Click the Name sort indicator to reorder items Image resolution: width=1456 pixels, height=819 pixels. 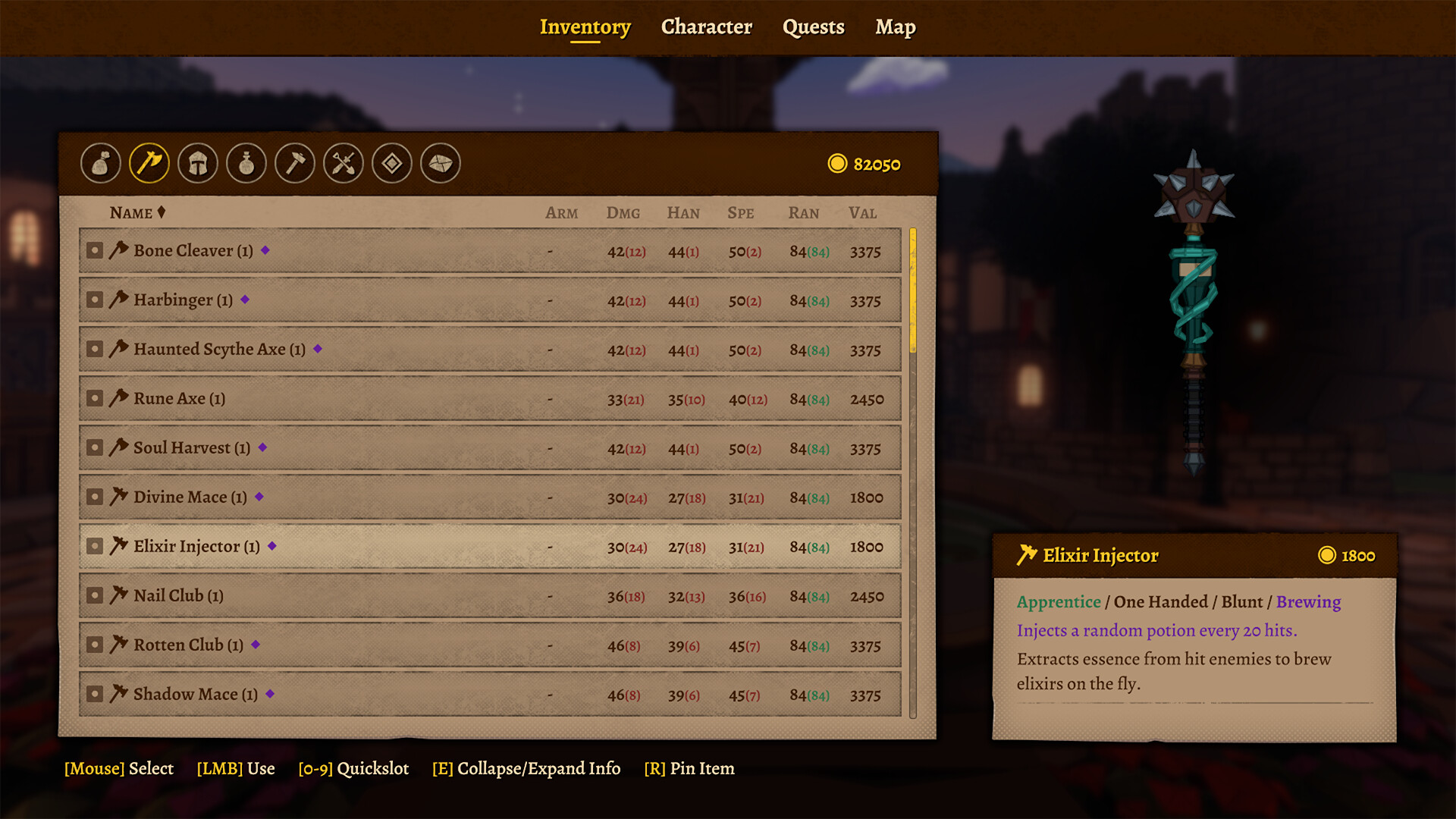162,212
